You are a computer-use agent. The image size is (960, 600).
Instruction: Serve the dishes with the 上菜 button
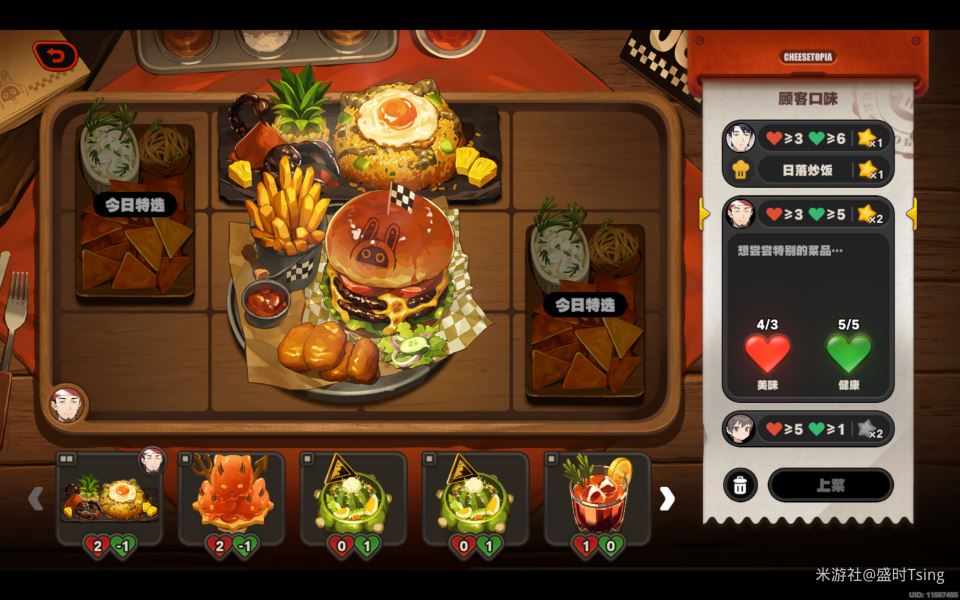point(830,485)
